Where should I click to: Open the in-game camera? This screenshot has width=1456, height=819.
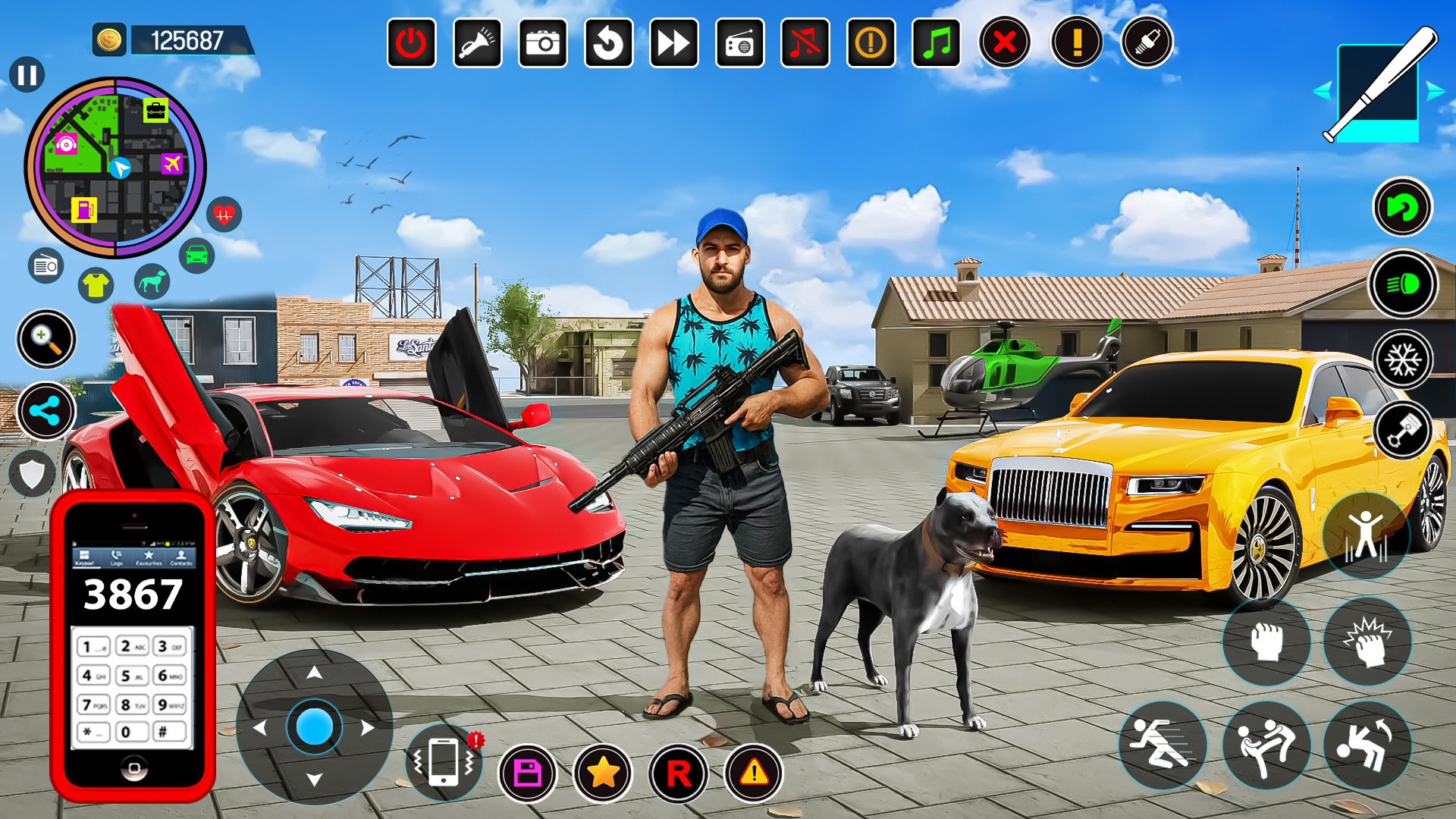coord(543,43)
